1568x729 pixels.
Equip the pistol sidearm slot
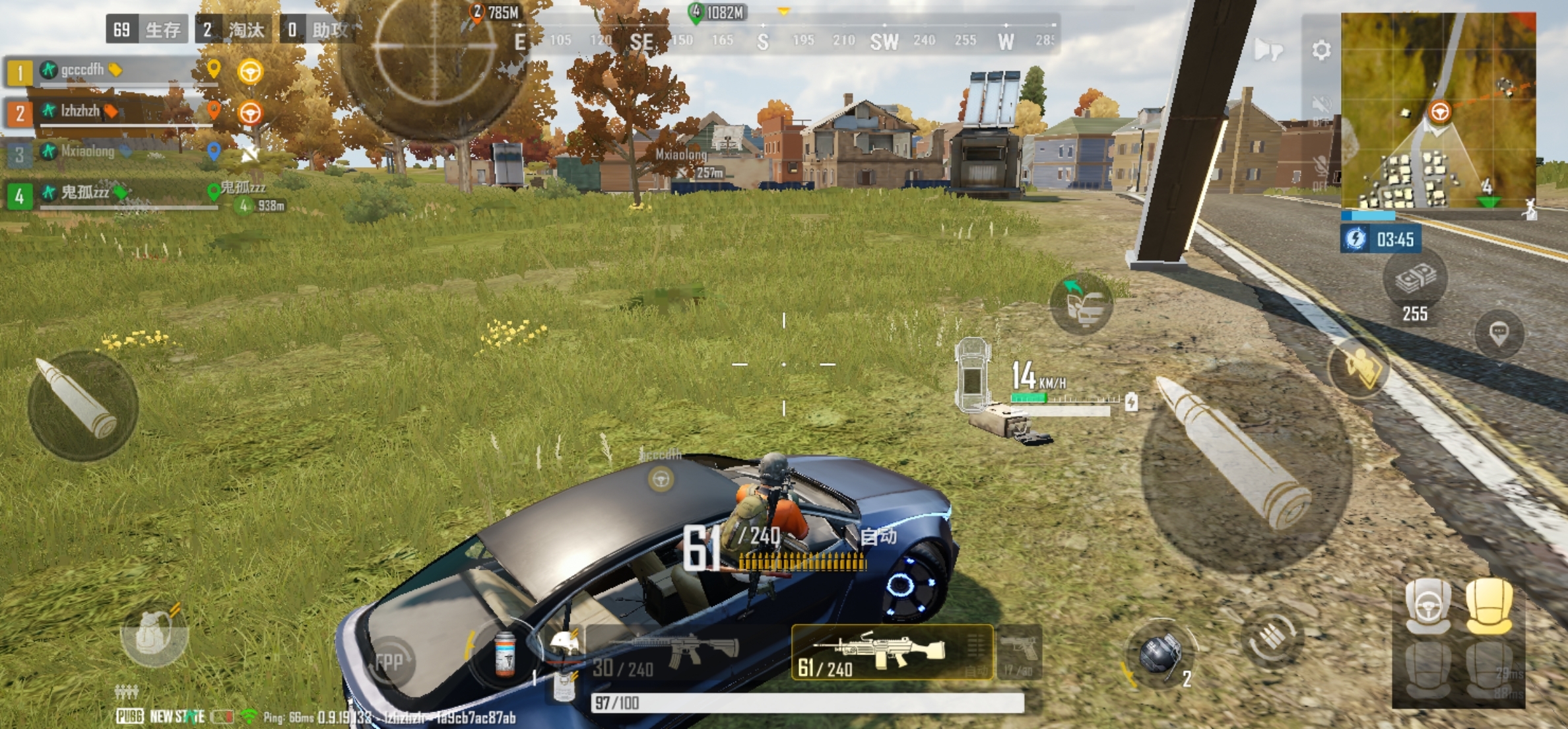point(1020,652)
